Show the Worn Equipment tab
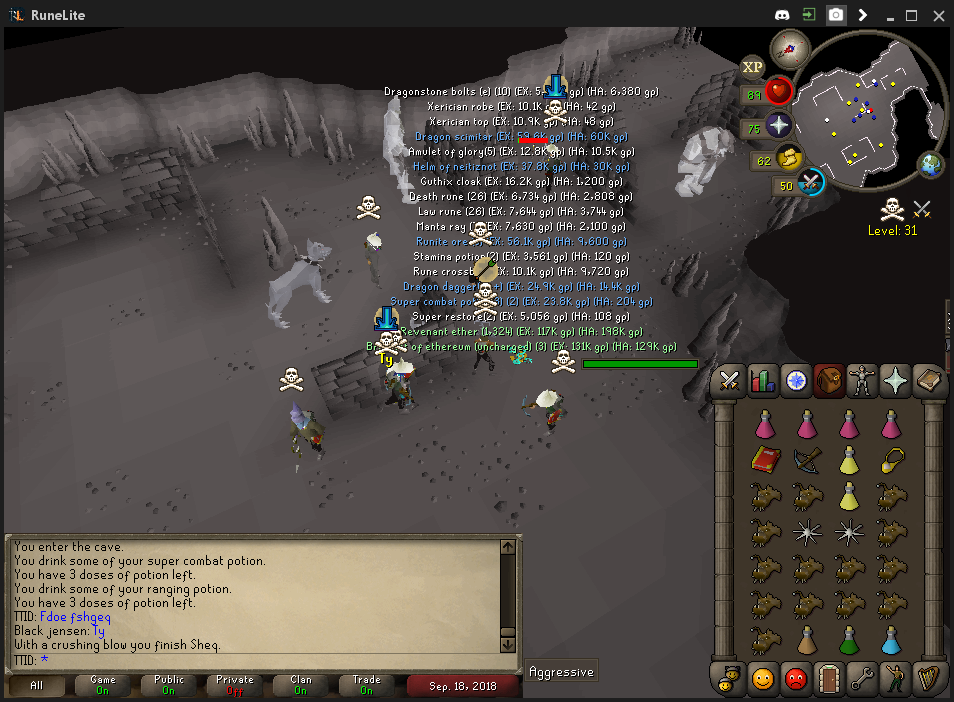 point(860,381)
